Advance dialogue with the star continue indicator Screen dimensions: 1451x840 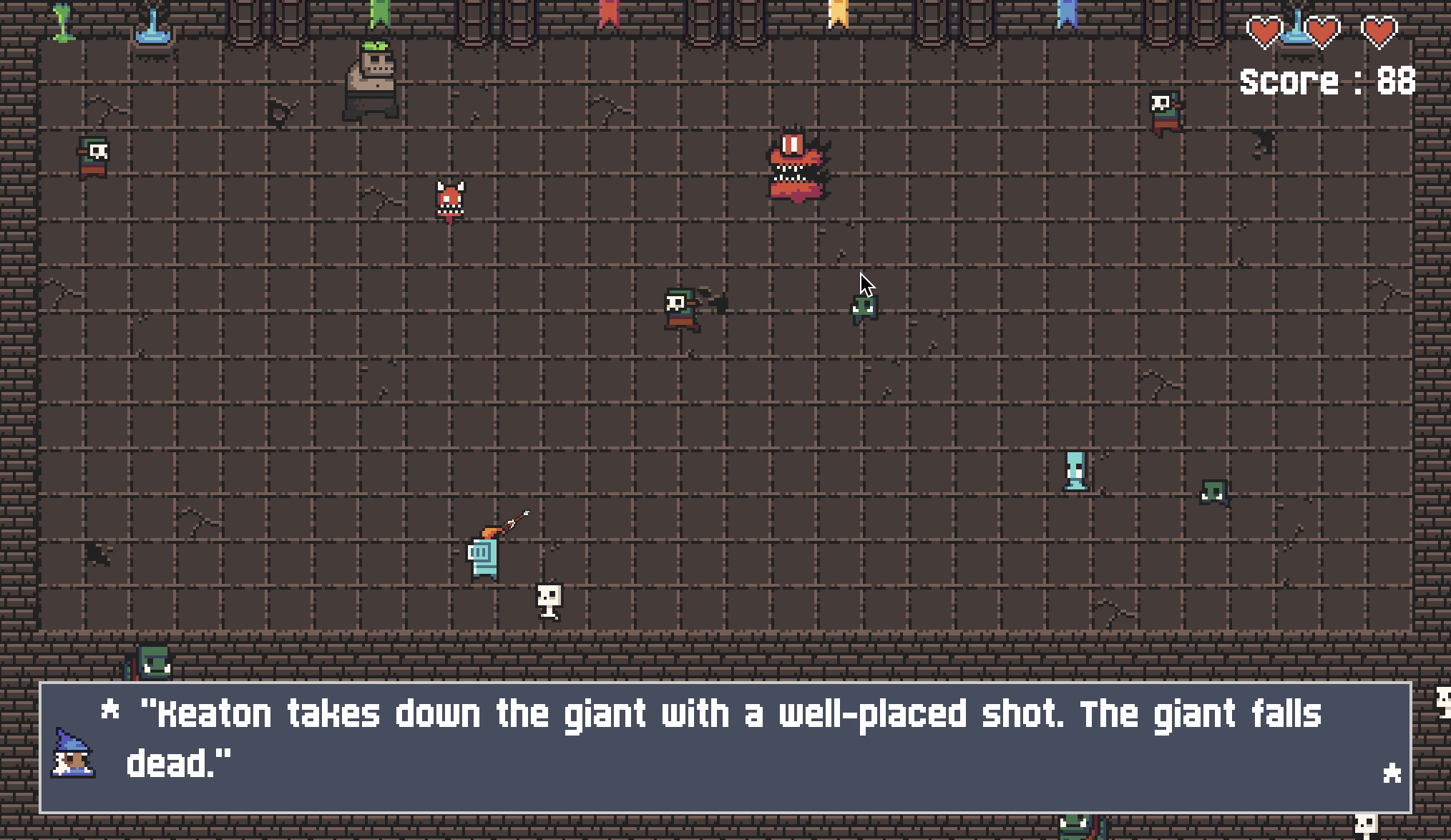tap(1392, 773)
